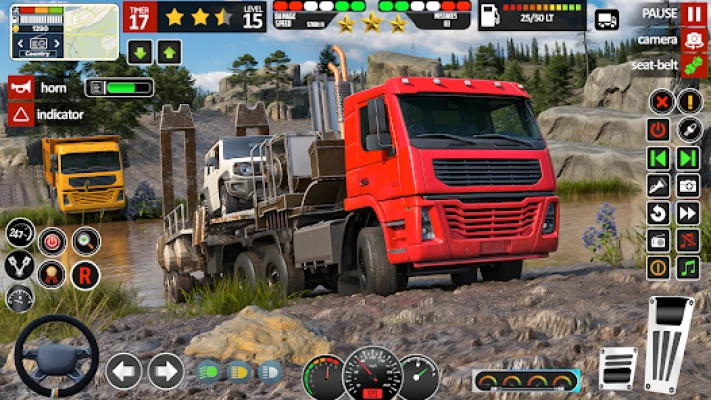This screenshot has height=400, width=711.
Task: Select the 24/7 service icon
Action: 20,234
